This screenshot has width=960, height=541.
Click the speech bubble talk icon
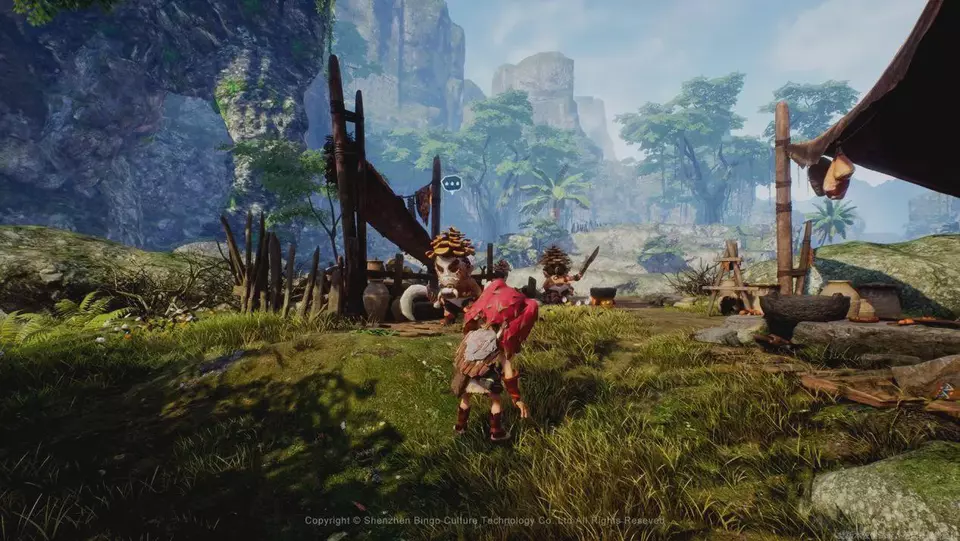(x=451, y=183)
